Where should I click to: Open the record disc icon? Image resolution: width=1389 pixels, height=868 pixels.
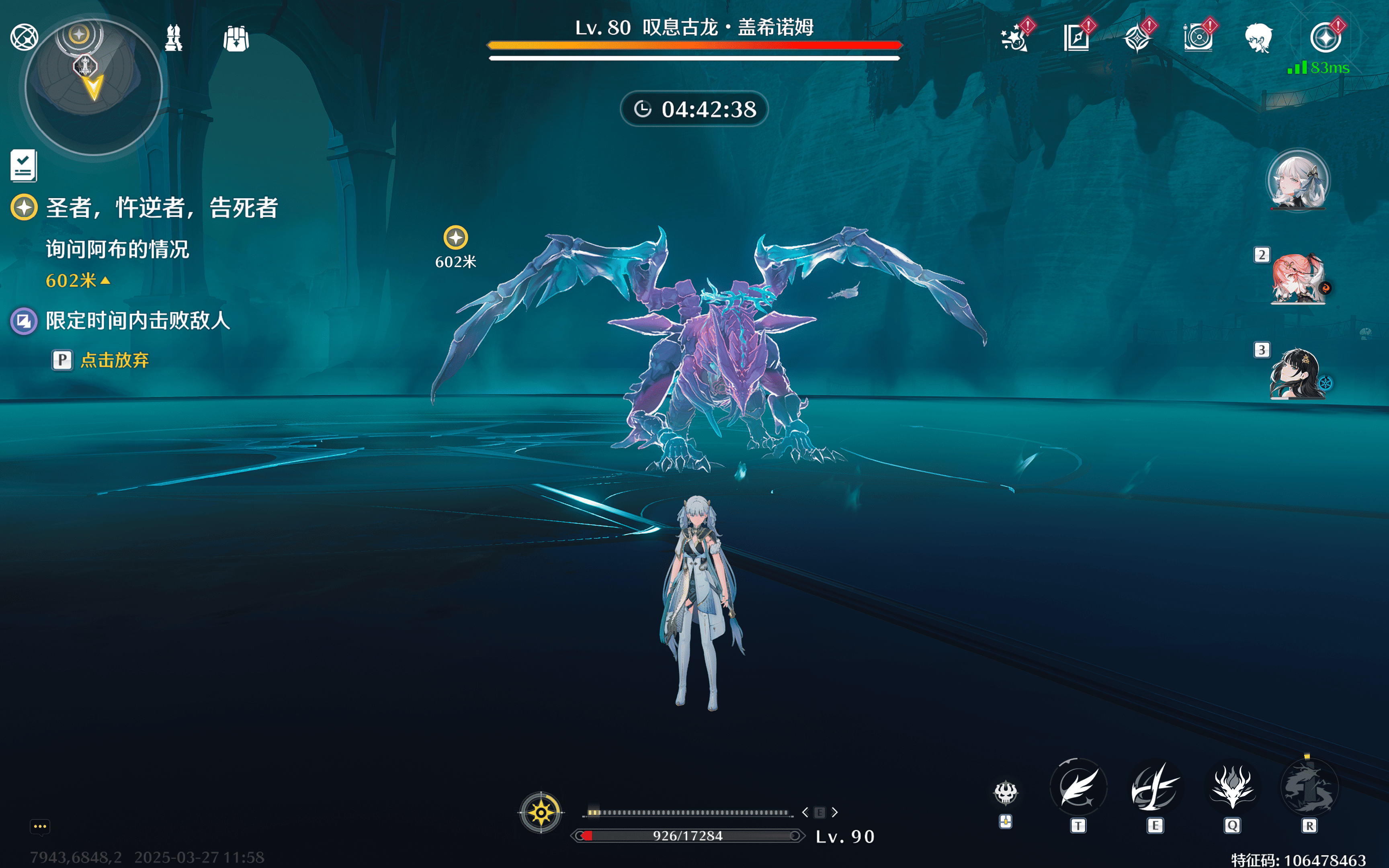tap(1198, 39)
